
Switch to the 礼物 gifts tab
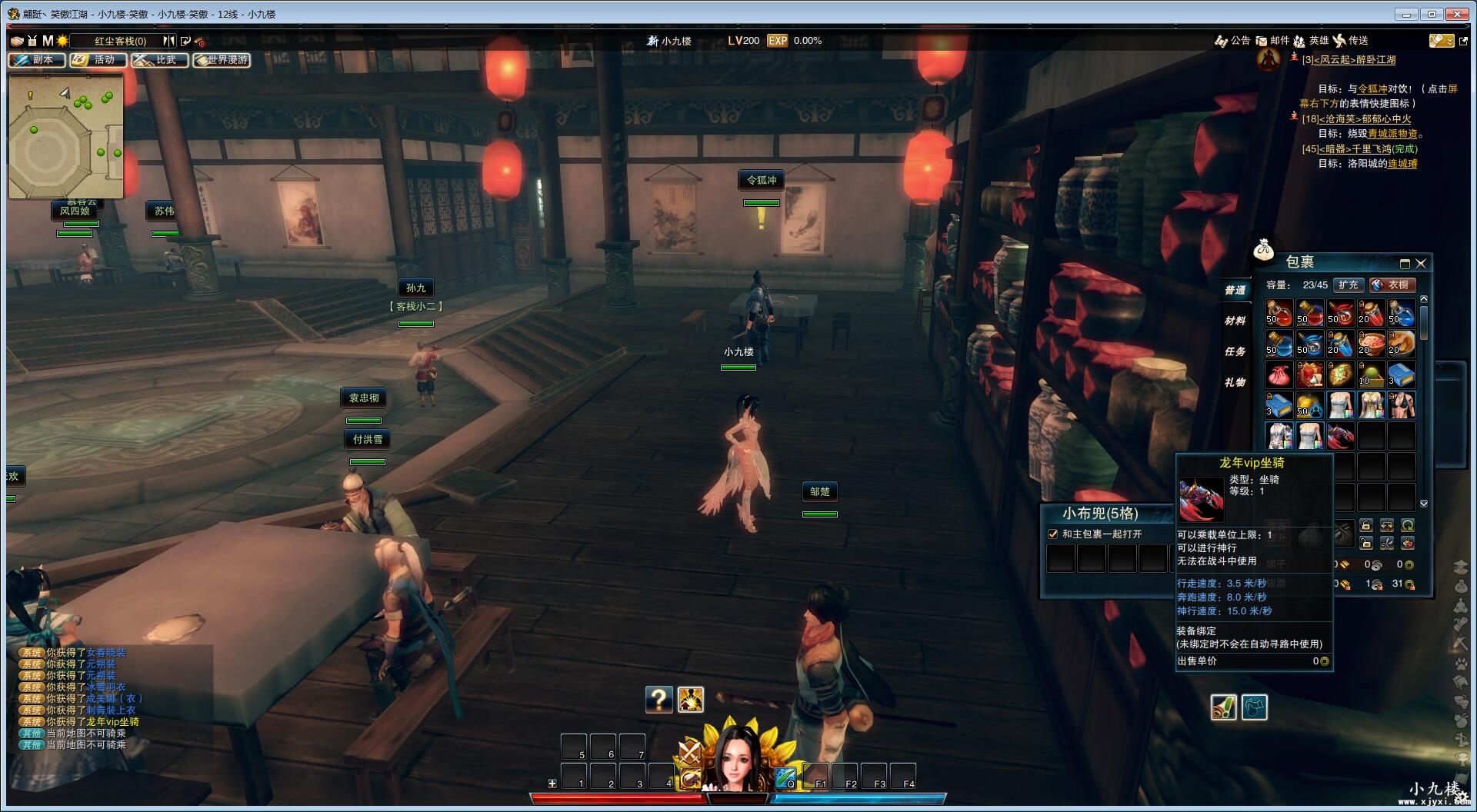(x=1235, y=382)
